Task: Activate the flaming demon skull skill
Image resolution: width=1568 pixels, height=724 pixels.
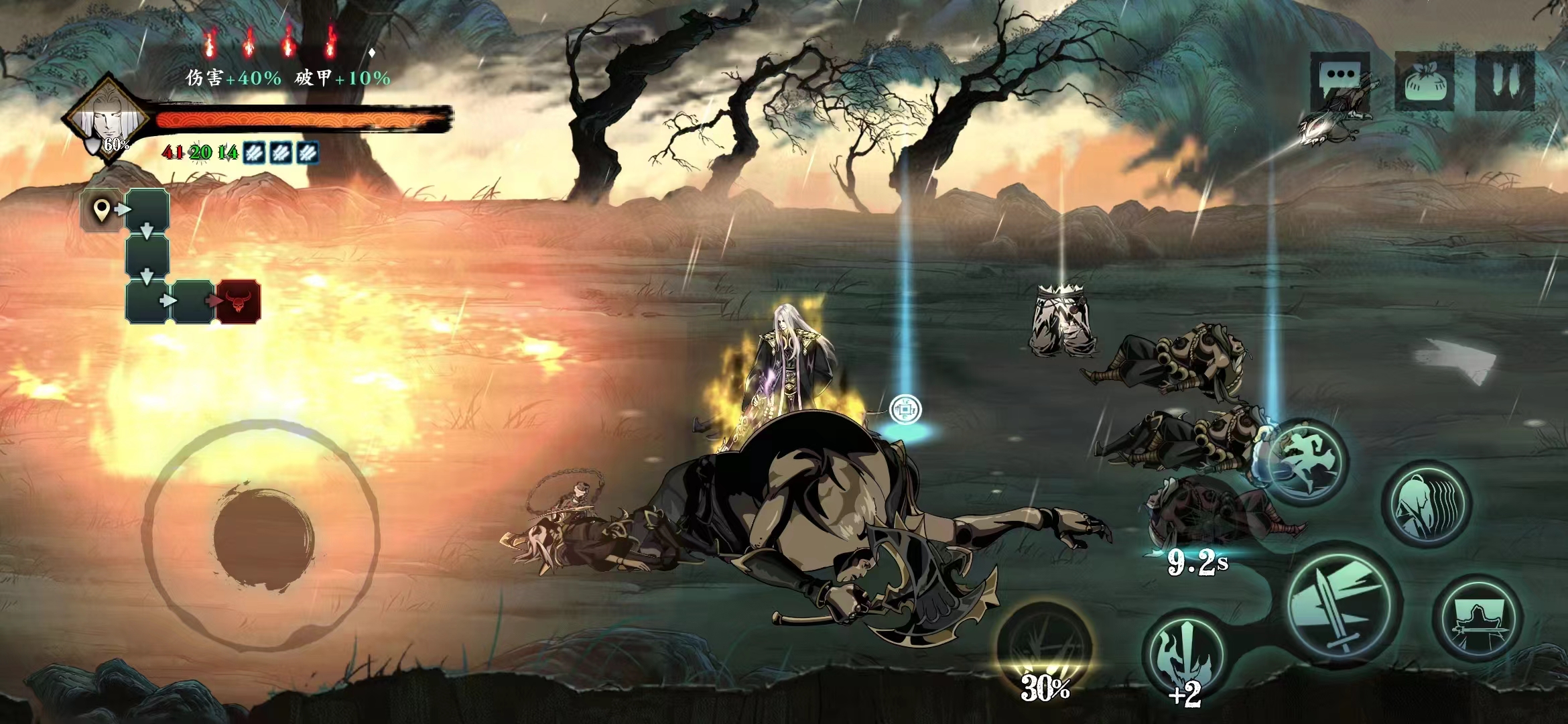Action: [x=1185, y=657]
